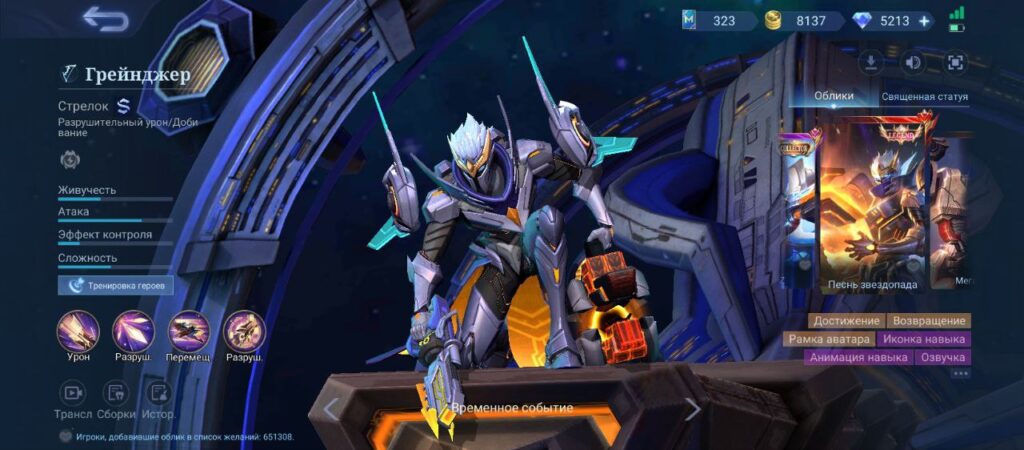The image size is (1024, 450).
Task: Open the hero training button
Action: pyautogui.click(x=116, y=285)
